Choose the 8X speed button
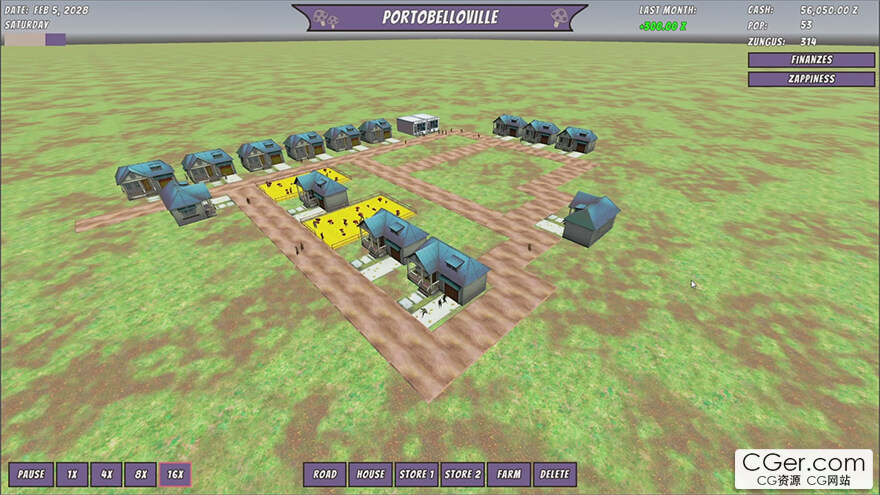880x495 pixels. coord(140,474)
